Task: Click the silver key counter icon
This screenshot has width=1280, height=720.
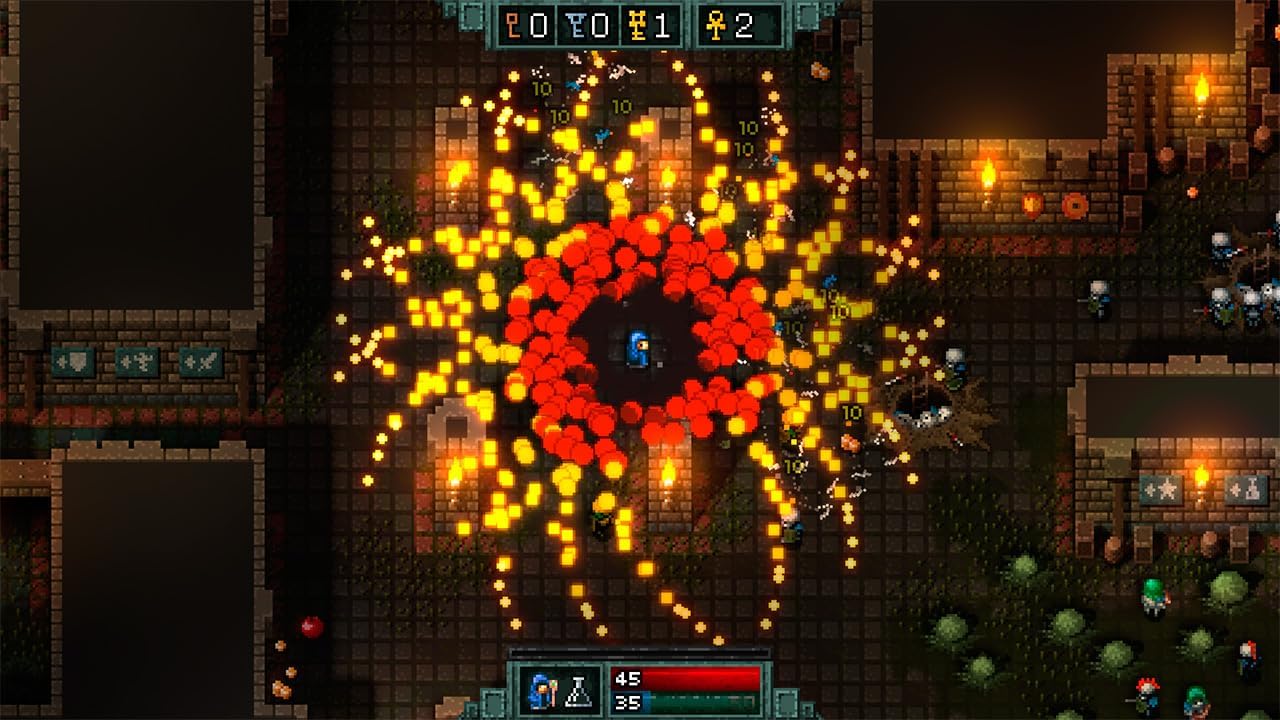Action: pos(574,26)
